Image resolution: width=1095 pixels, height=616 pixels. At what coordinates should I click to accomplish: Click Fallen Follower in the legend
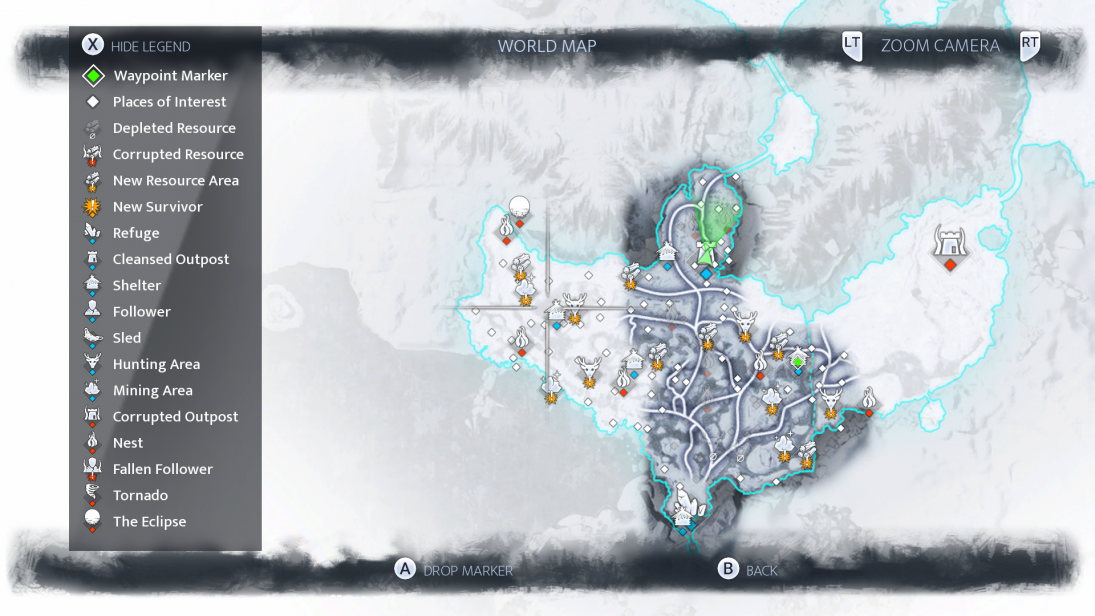click(162, 469)
